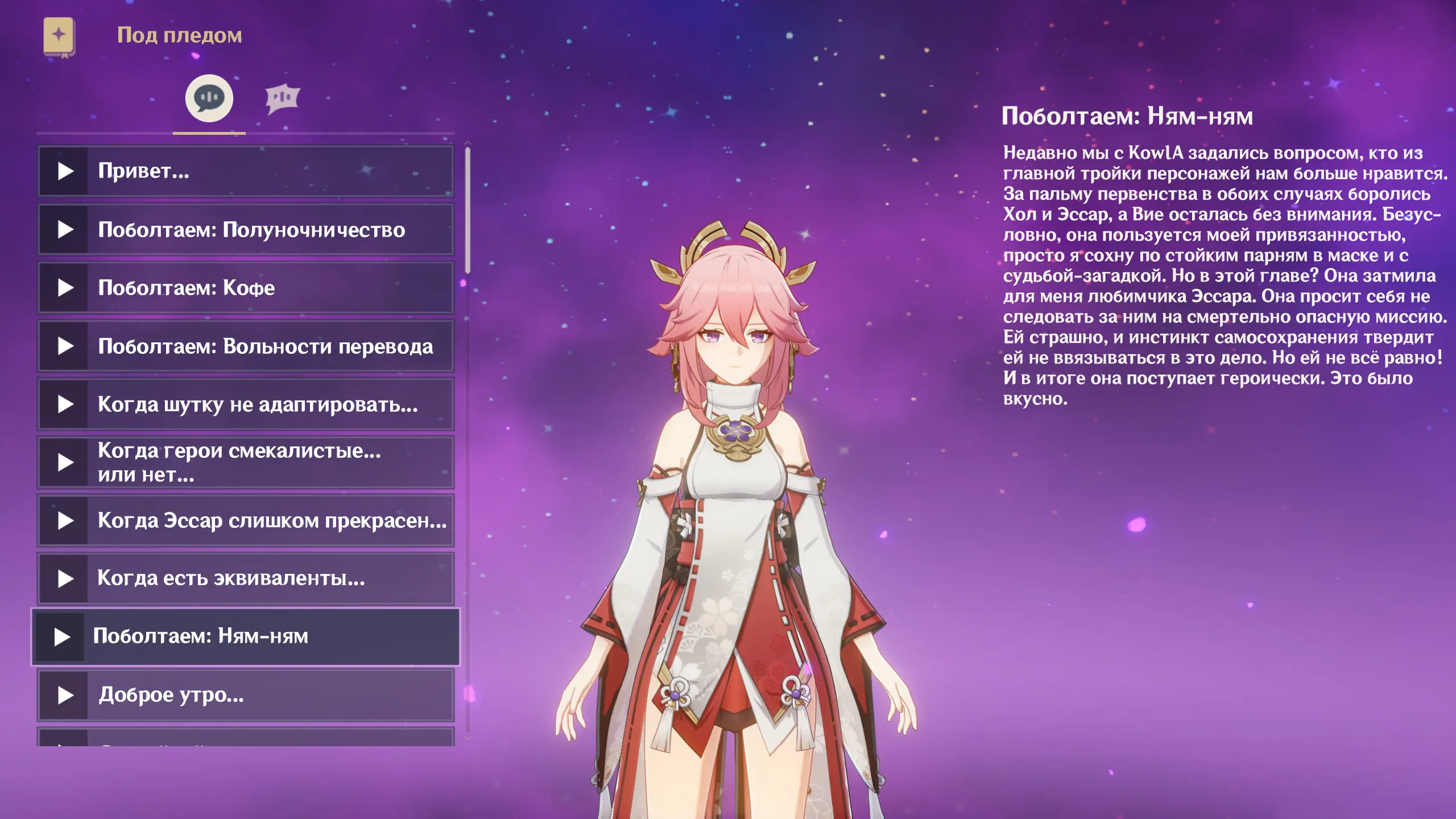Open "Когда Эссар слишком прекрасен..." line
Screen dimensions: 1456x819
tap(246, 521)
